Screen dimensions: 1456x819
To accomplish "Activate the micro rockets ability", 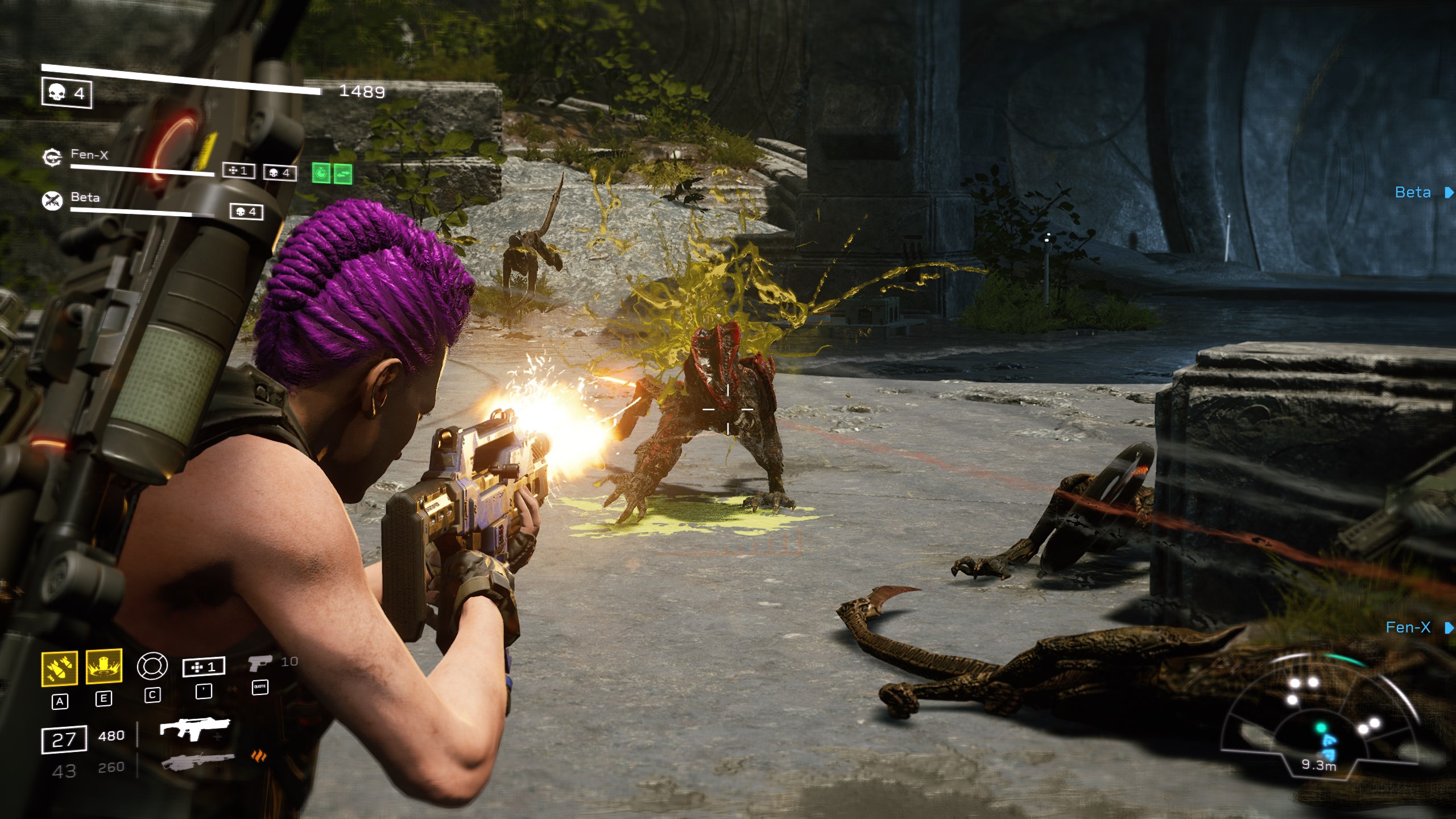I will coord(59,668).
